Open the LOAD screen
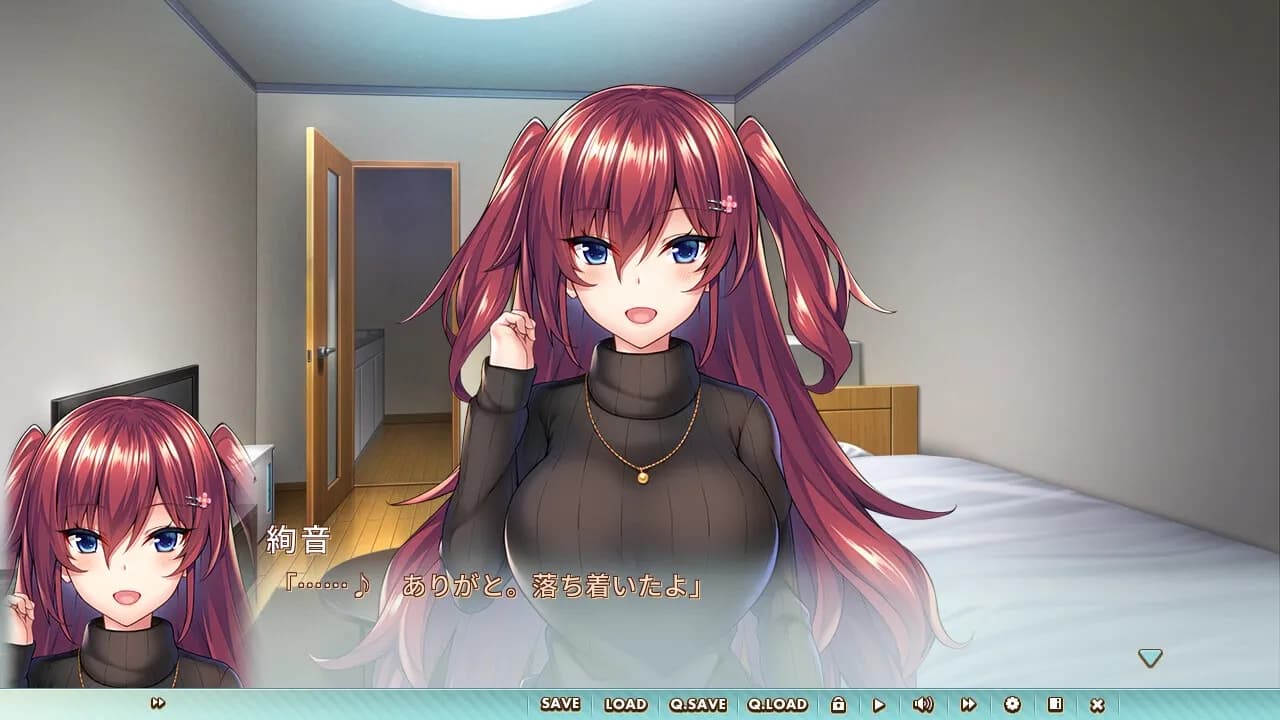 tap(624, 704)
